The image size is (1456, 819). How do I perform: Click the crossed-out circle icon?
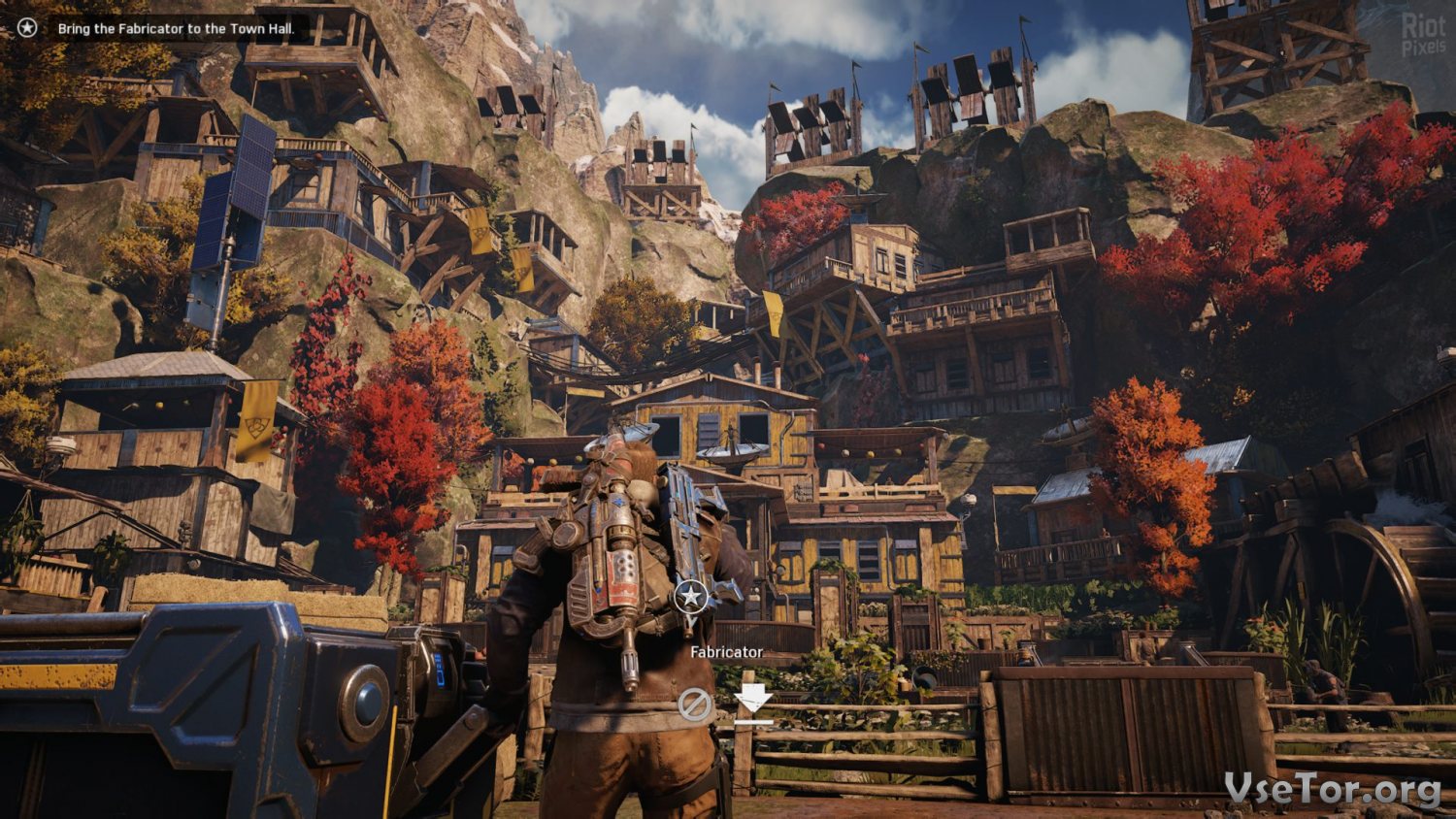(694, 704)
